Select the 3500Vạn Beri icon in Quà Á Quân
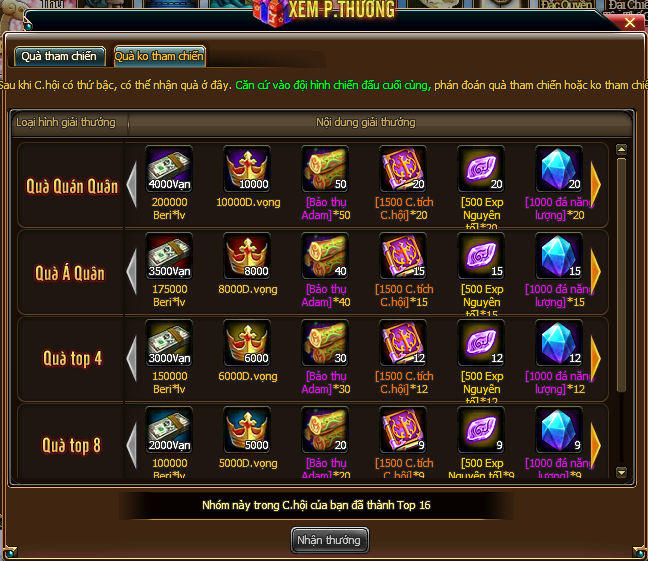 pos(169,258)
